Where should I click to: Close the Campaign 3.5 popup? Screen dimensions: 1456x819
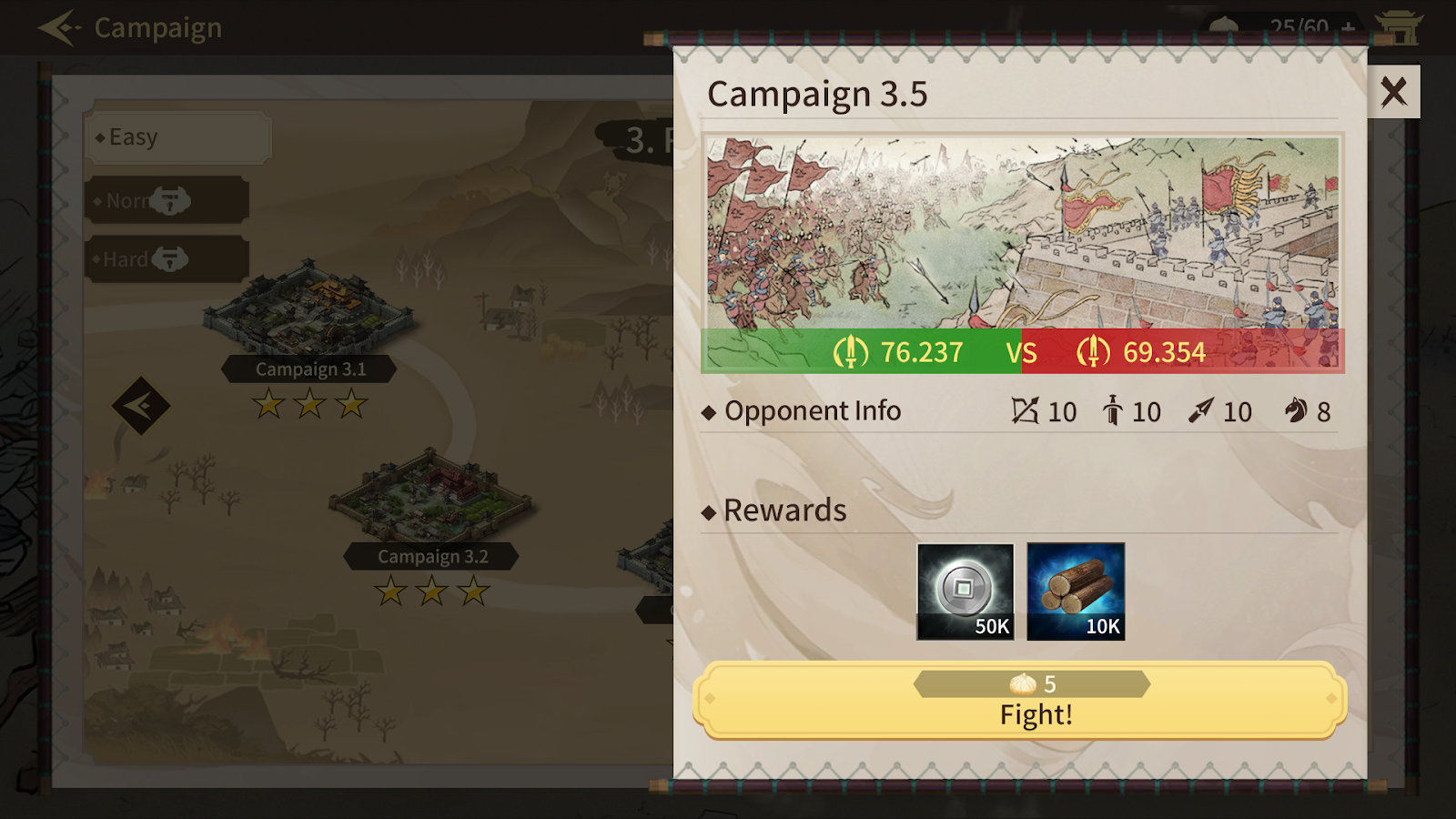coord(1393,92)
